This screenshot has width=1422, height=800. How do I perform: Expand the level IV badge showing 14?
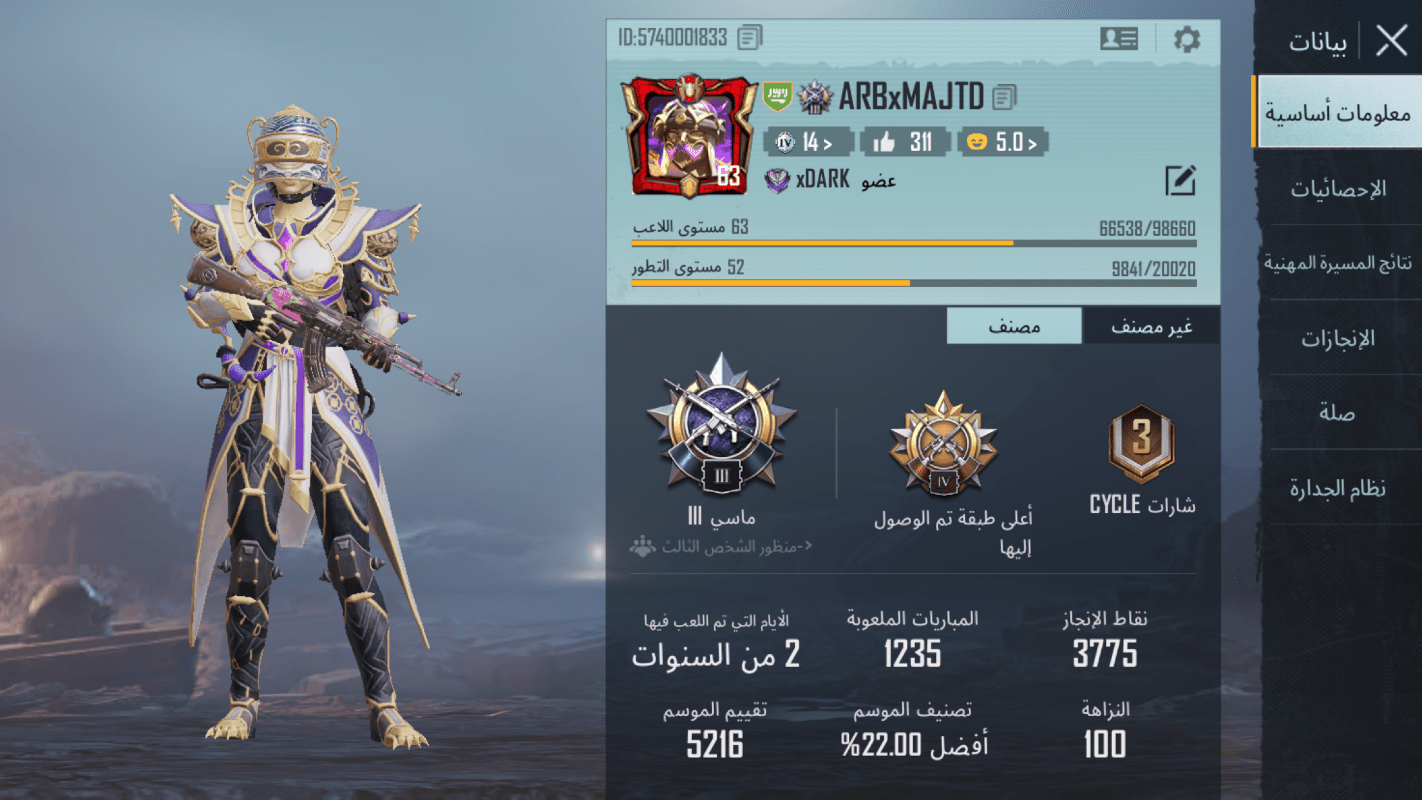(x=808, y=141)
